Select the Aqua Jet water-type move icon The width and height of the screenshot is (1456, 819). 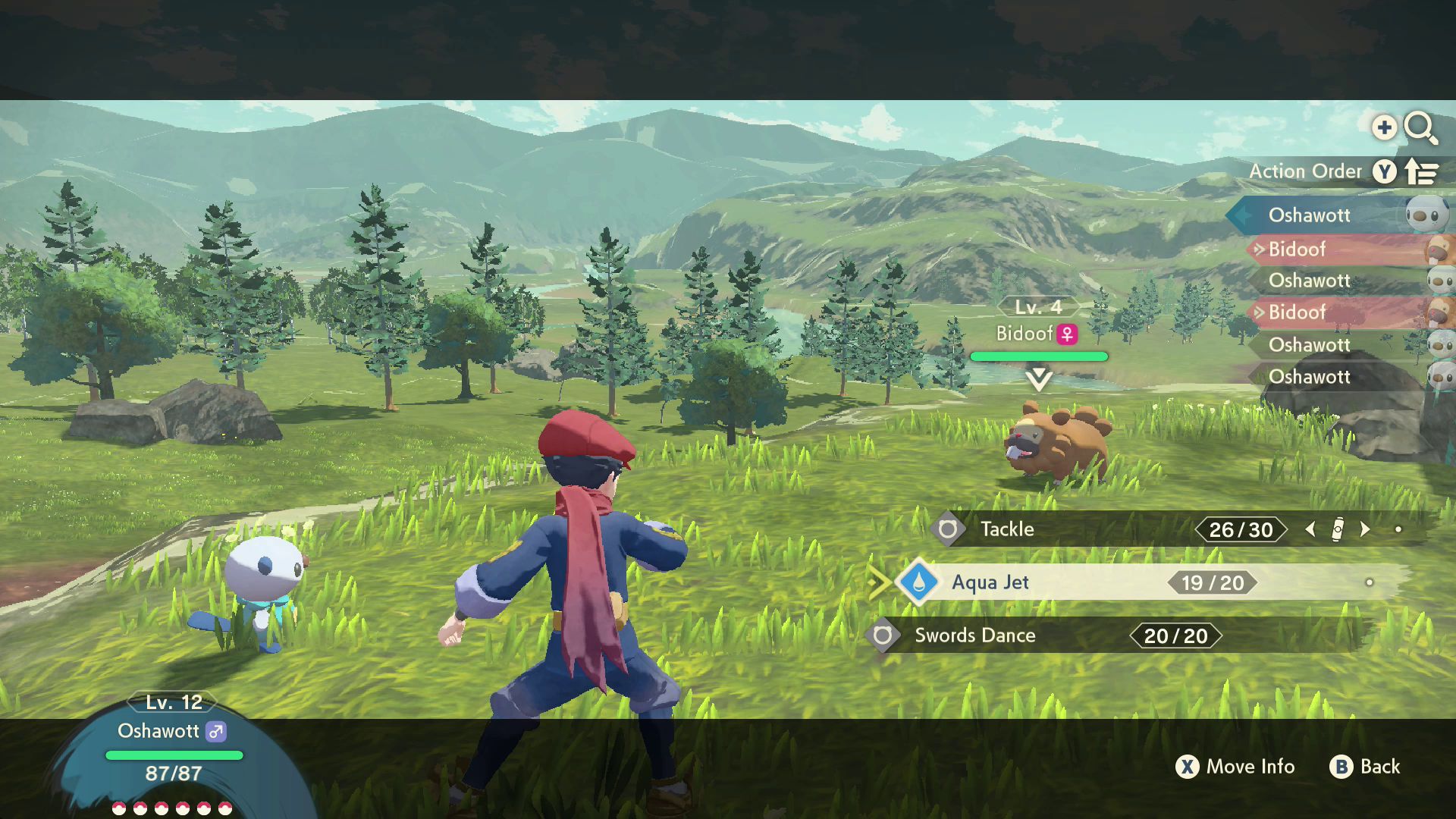(917, 583)
